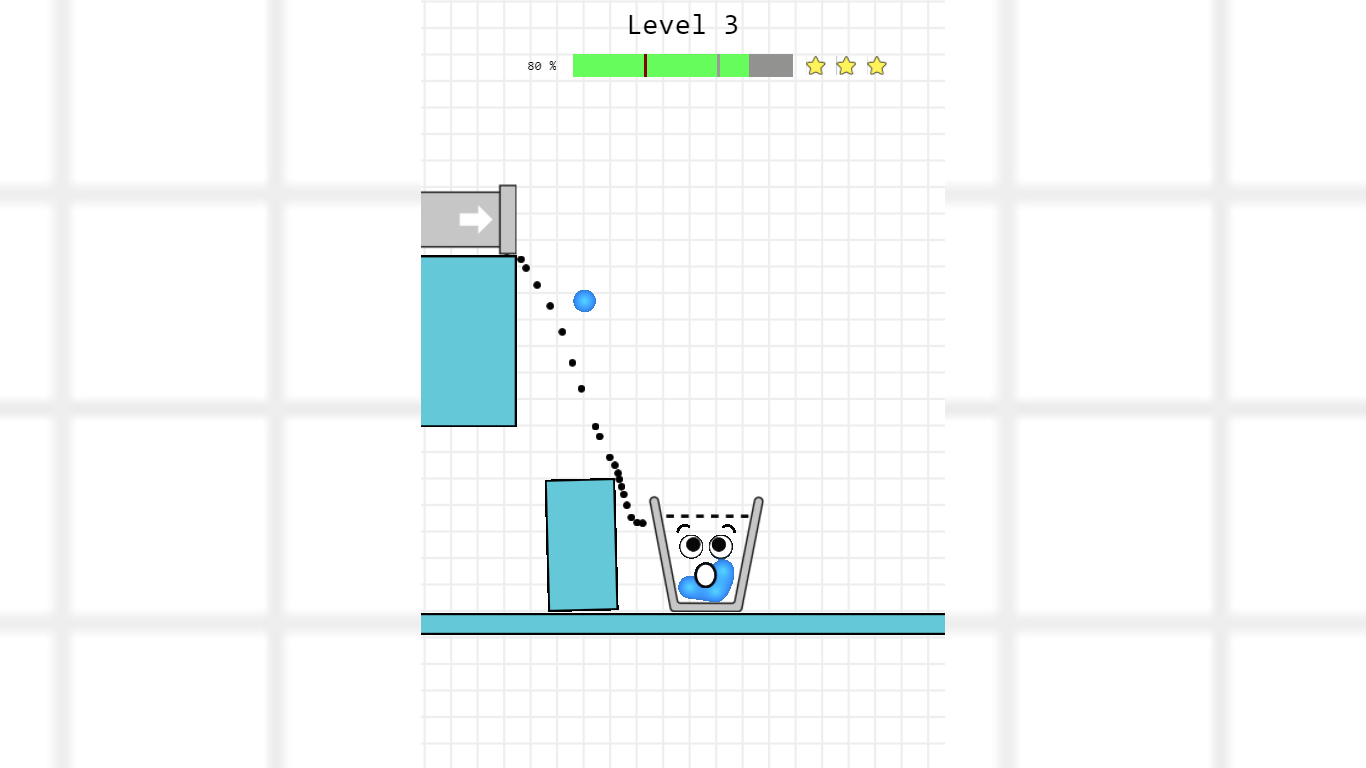Click the 80 % percentage label
Image resolution: width=1366 pixels, height=768 pixels.
(541, 66)
